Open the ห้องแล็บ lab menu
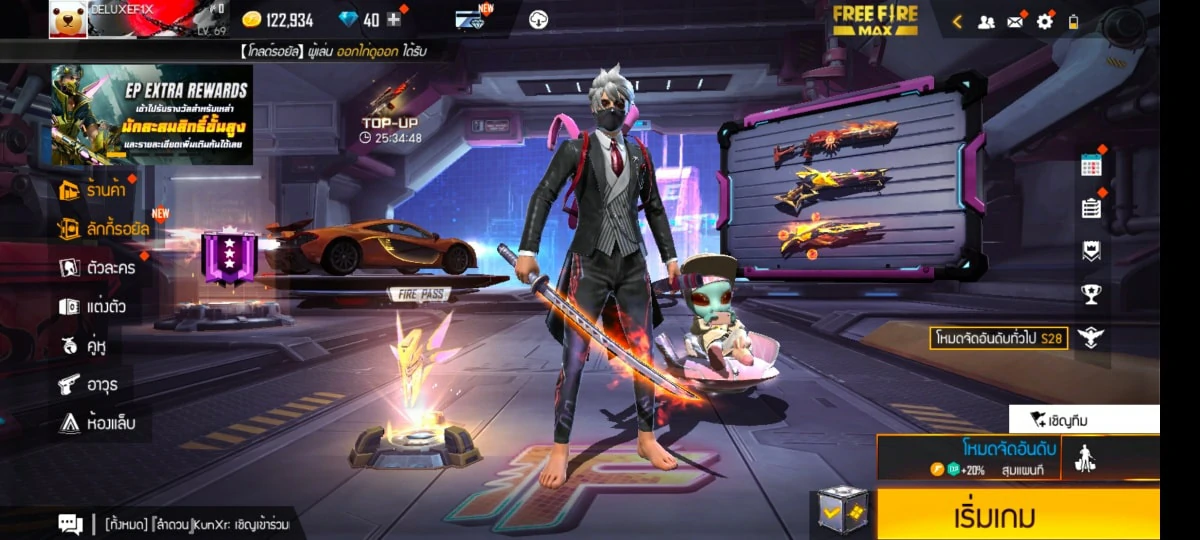This screenshot has width=1200, height=540. coord(96,423)
